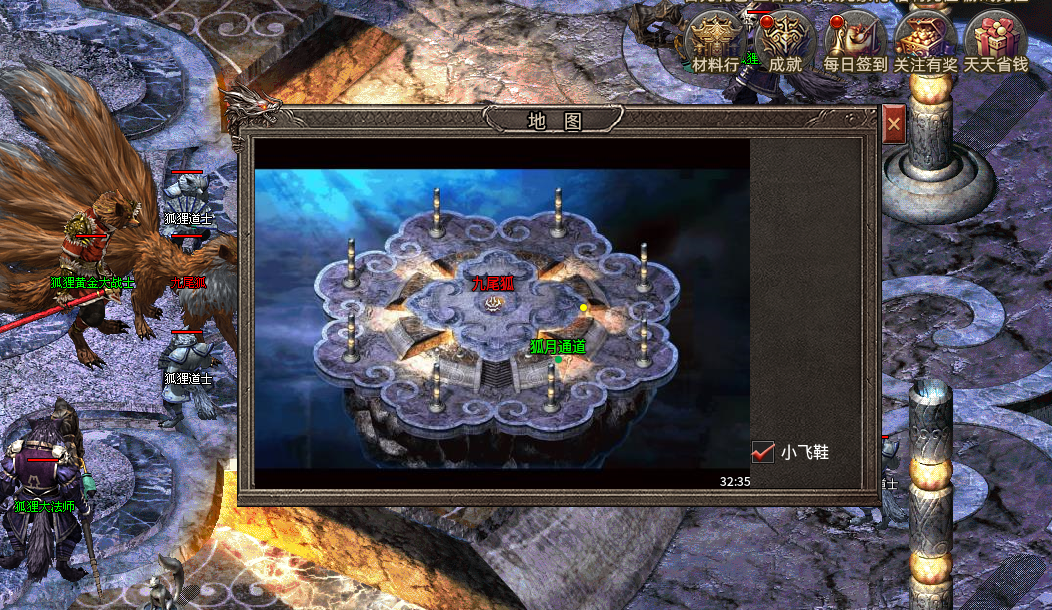
Task: Open the 天天省钱 gift icon
Action: click(x=996, y=42)
